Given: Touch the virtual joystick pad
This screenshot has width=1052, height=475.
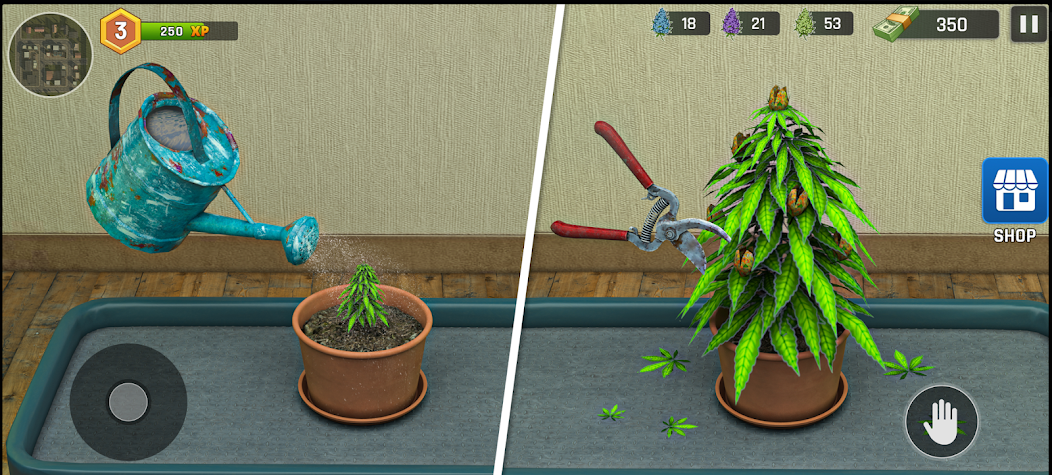Looking at the screenshot, I should pos(128,402).
